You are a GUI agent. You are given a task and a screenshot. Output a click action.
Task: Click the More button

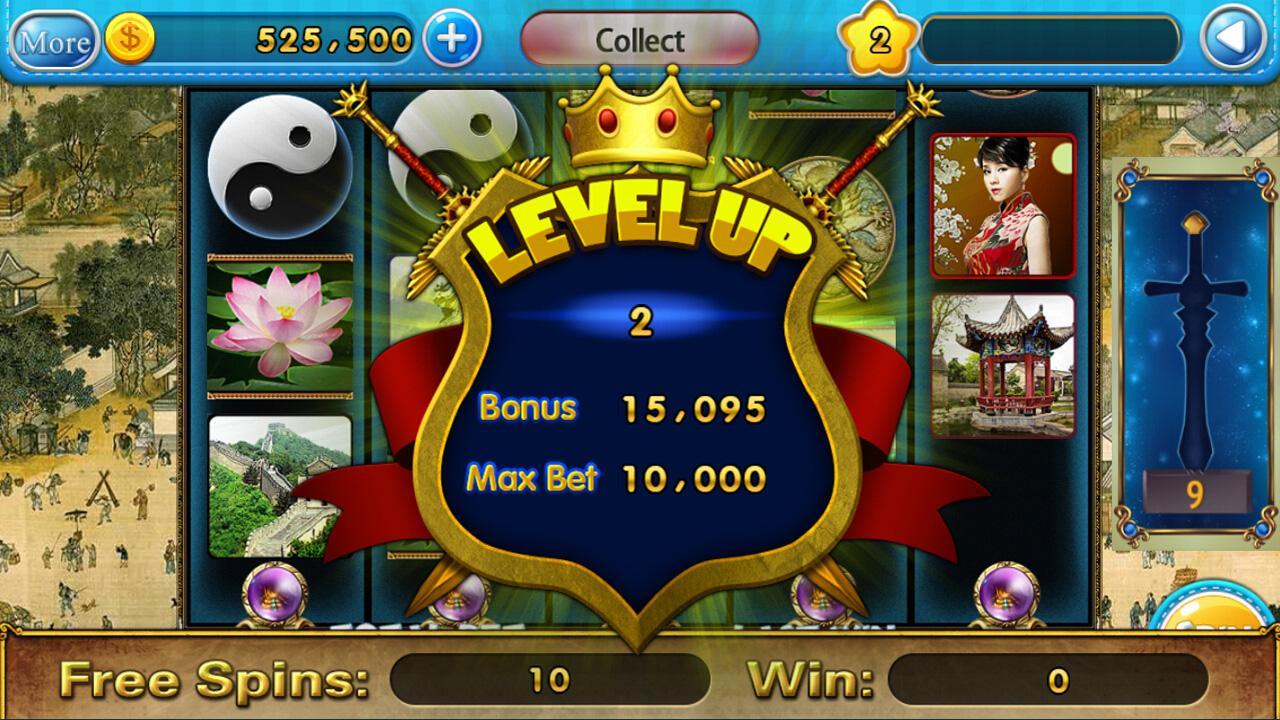57,41
